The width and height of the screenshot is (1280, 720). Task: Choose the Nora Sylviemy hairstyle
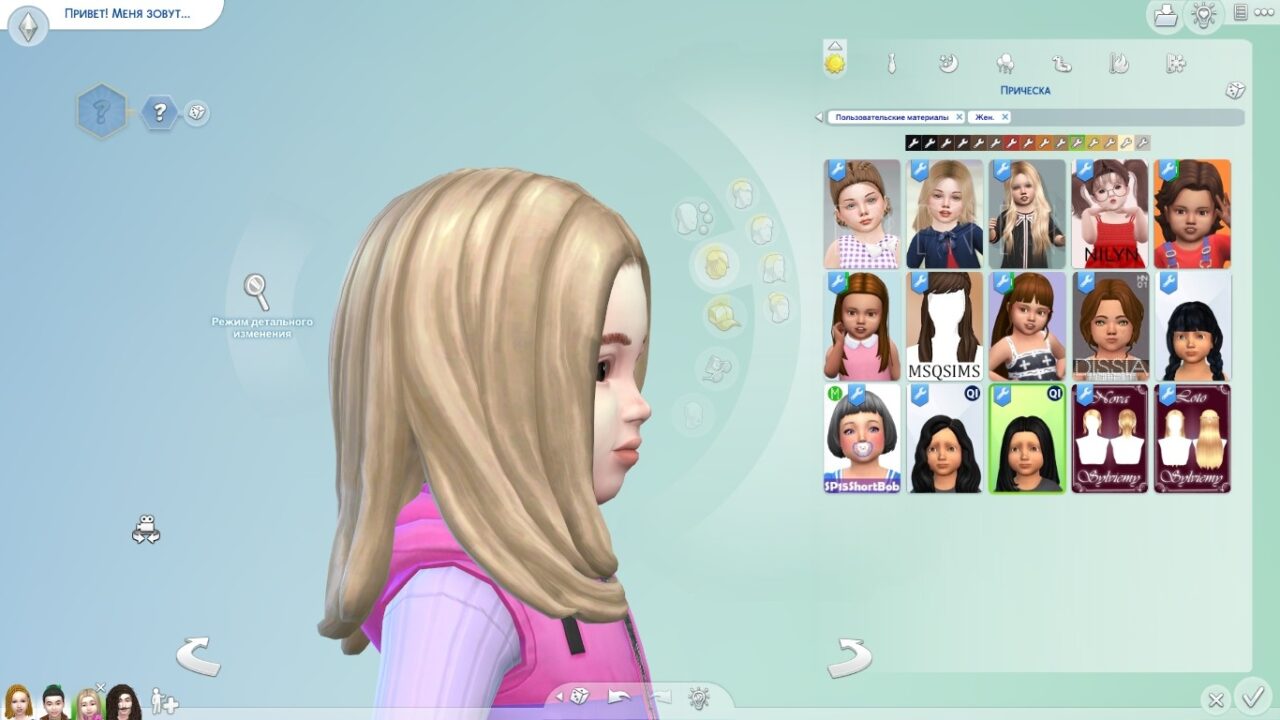coord(1110,438)
